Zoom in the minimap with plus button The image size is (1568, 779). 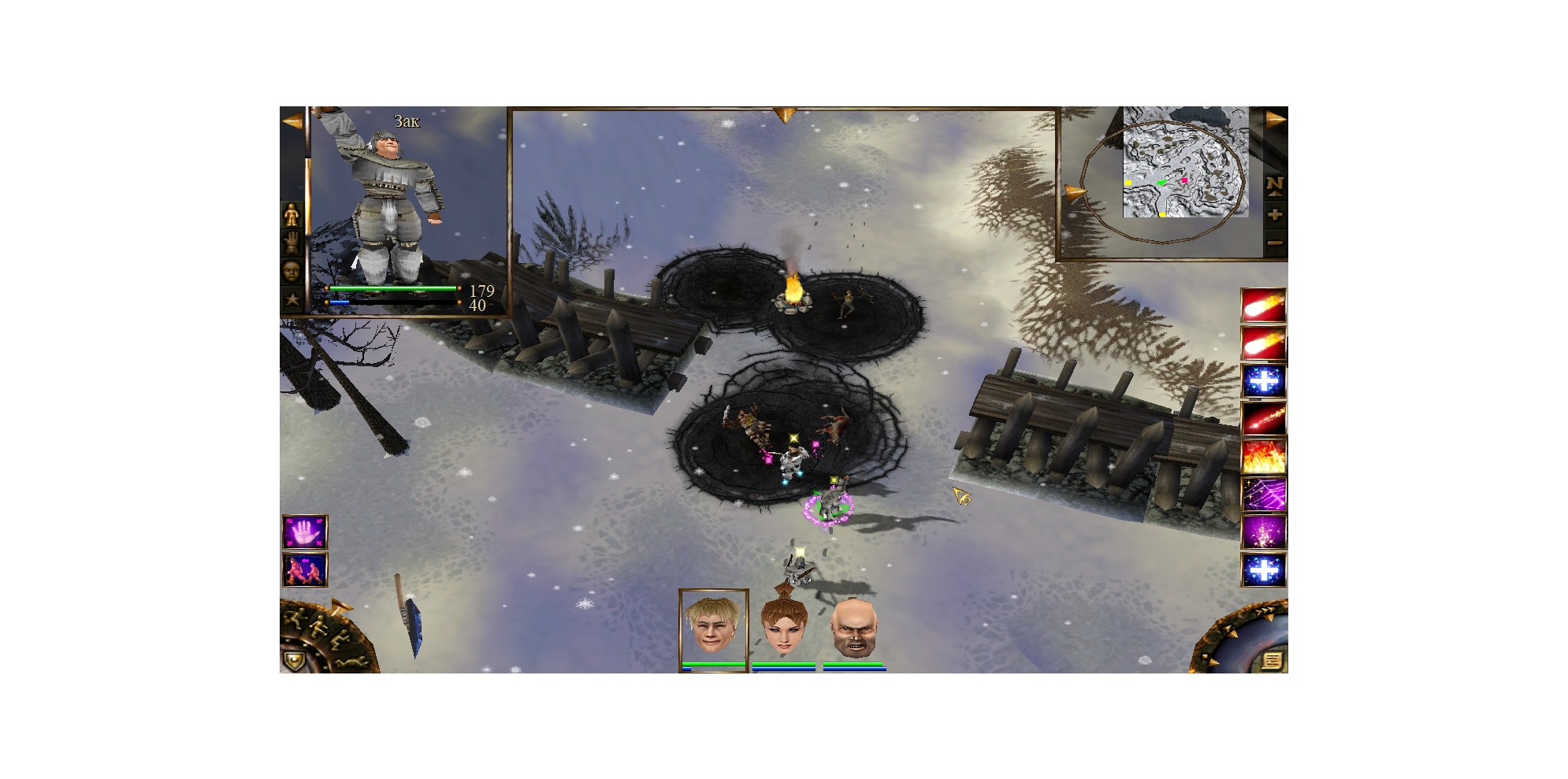pyautogui.click(x=1274, y=215)
